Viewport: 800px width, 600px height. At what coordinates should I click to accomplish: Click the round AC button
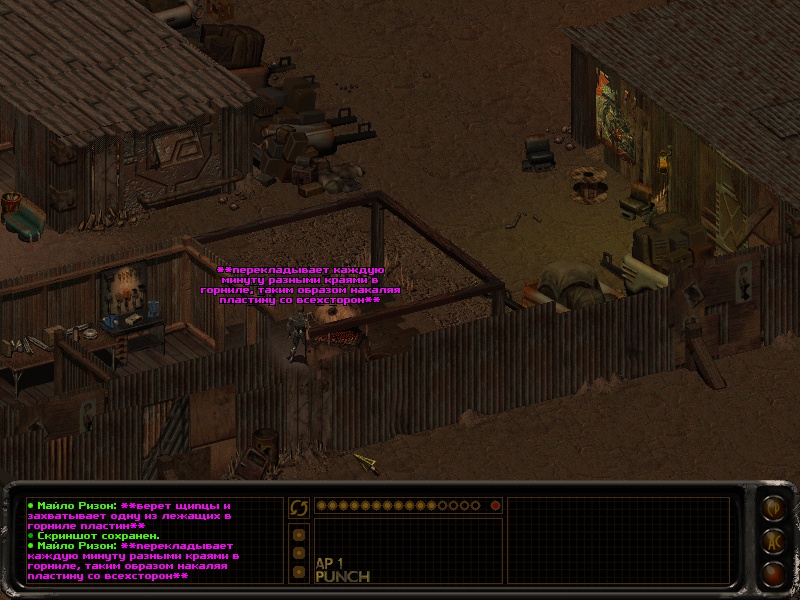[x=773, y=541]
